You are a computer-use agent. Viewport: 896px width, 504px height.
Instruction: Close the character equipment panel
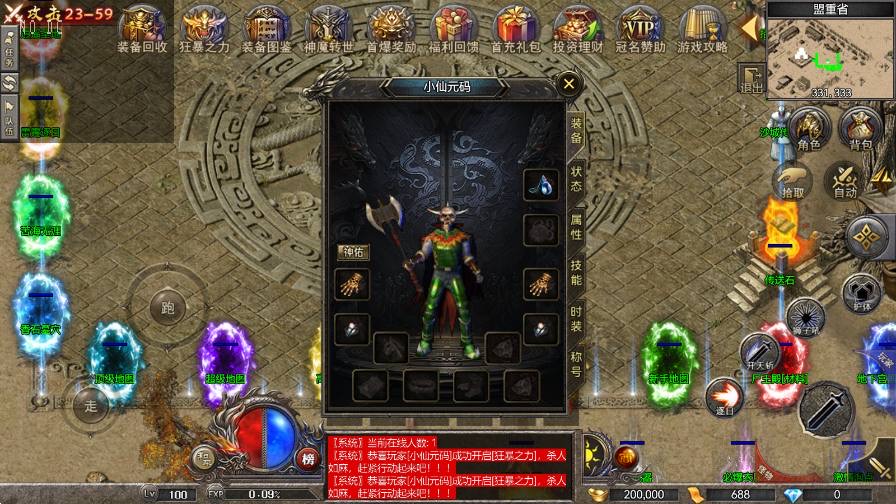[x=569, y=84]
